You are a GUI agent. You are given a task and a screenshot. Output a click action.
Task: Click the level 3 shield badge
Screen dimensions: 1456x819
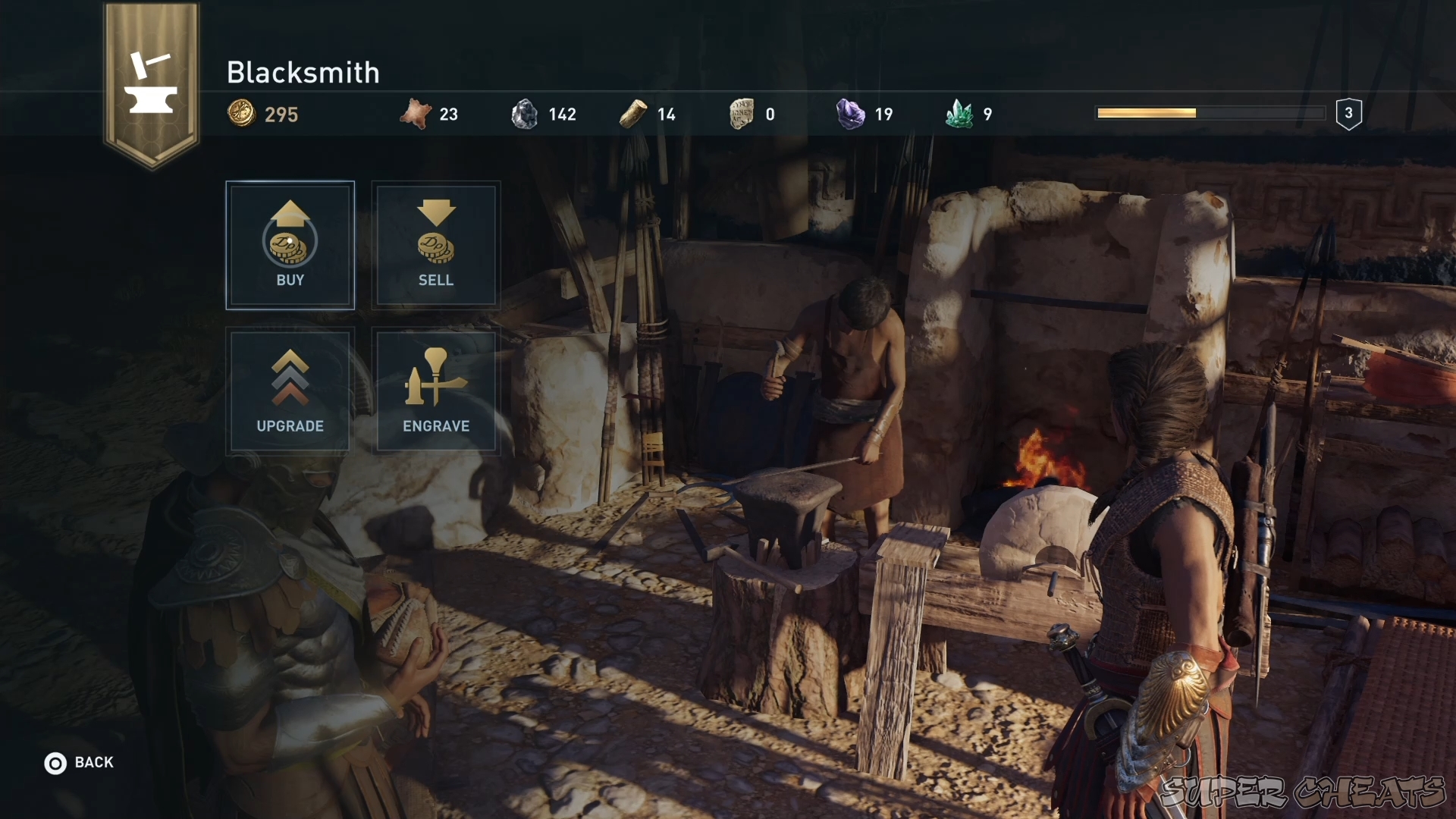1348,112
